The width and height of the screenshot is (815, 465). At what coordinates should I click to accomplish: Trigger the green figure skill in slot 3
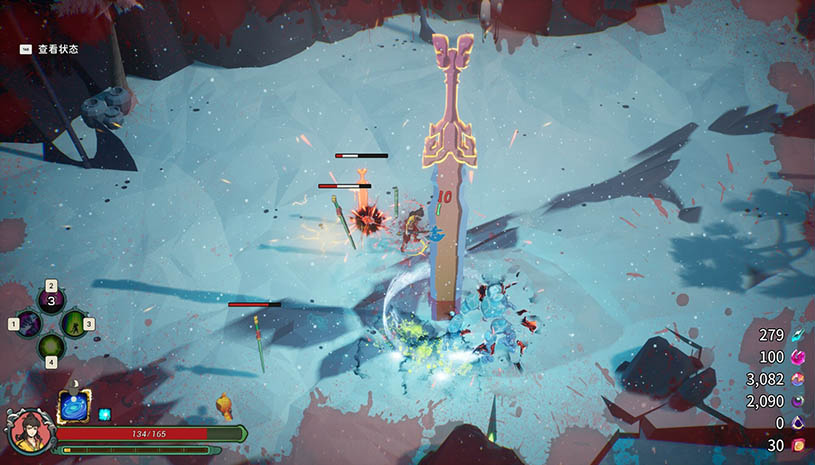[74, 324]
